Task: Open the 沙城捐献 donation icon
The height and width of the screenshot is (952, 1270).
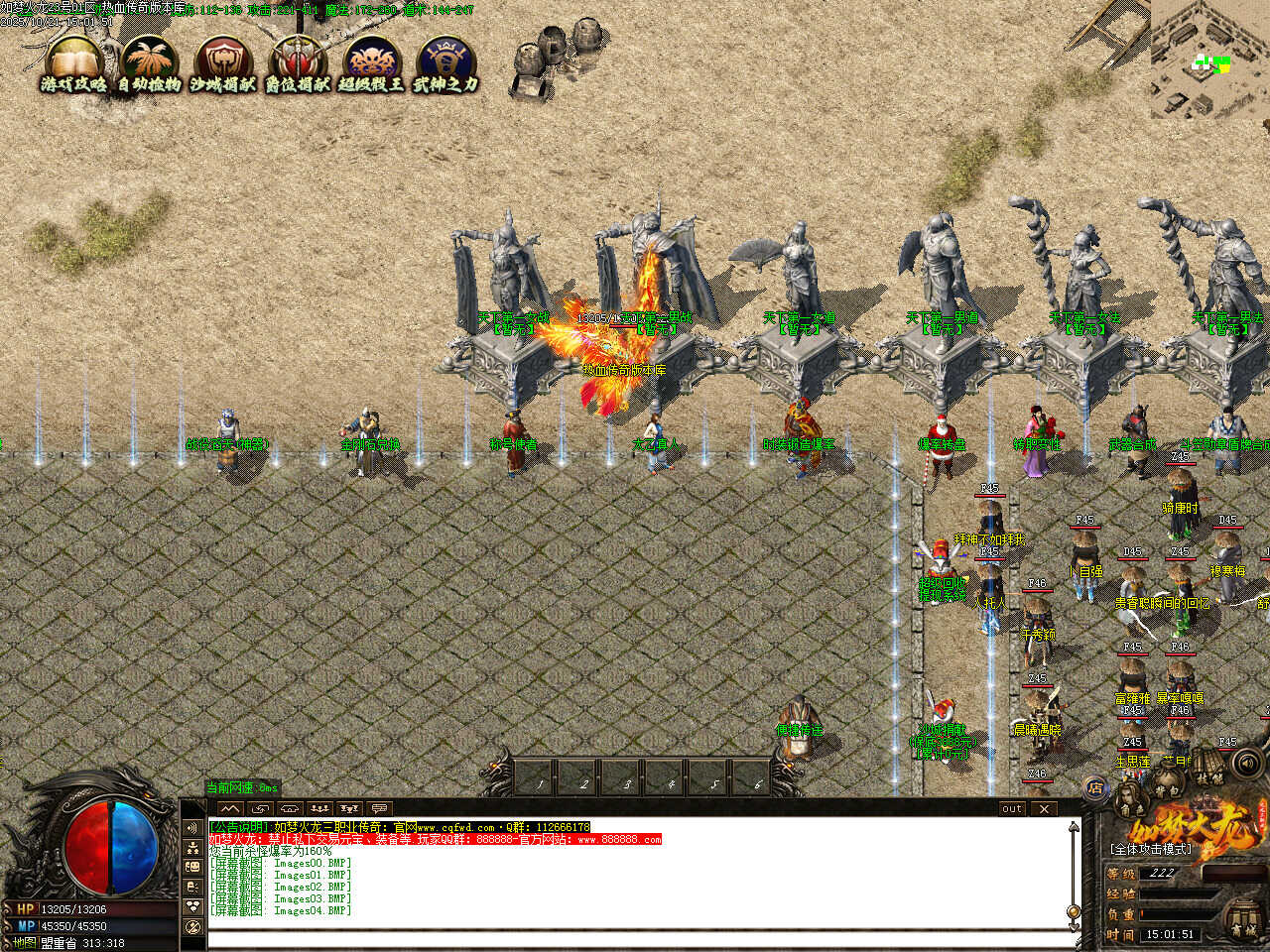Action: coord(224,65)
